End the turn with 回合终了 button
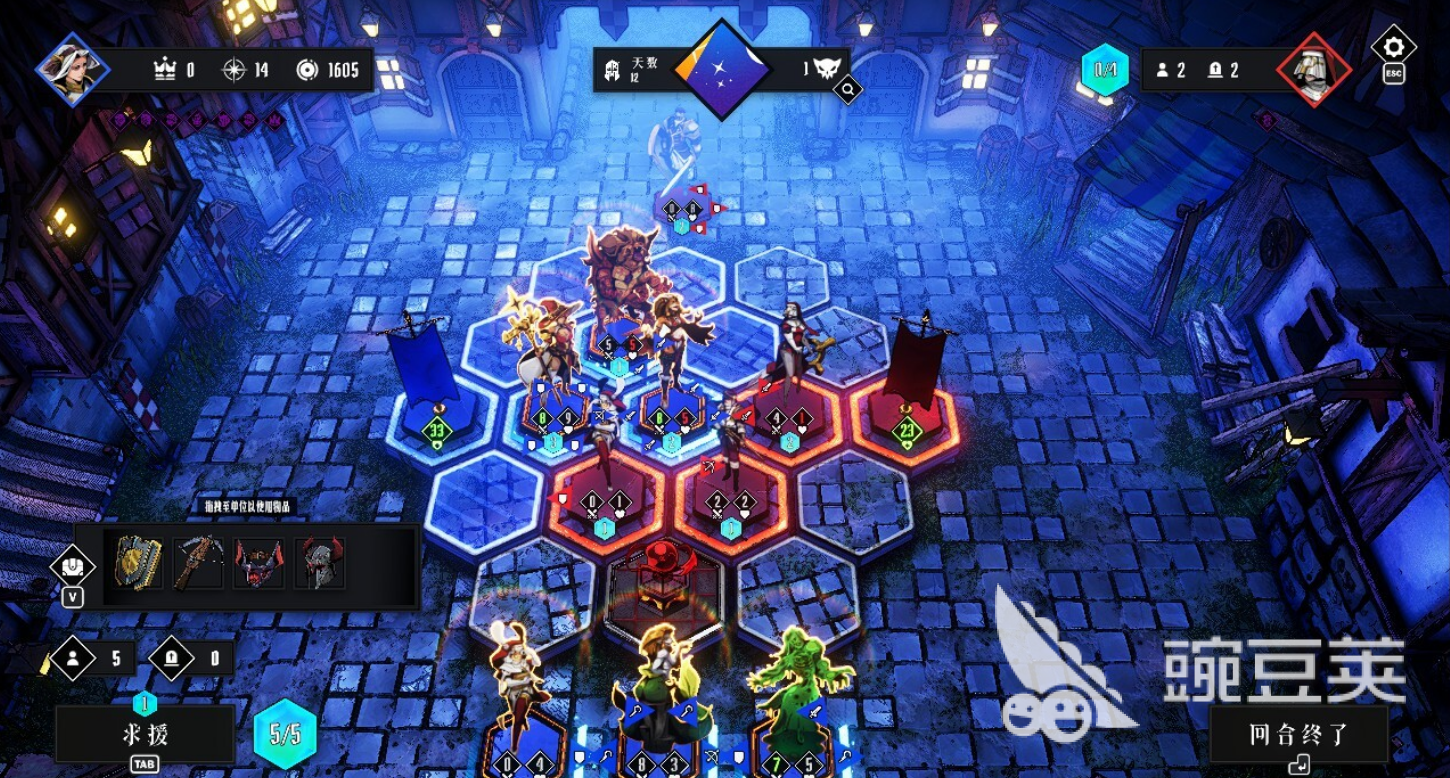The width and height of the screenshot is (1450, 778). [1299, 737]
